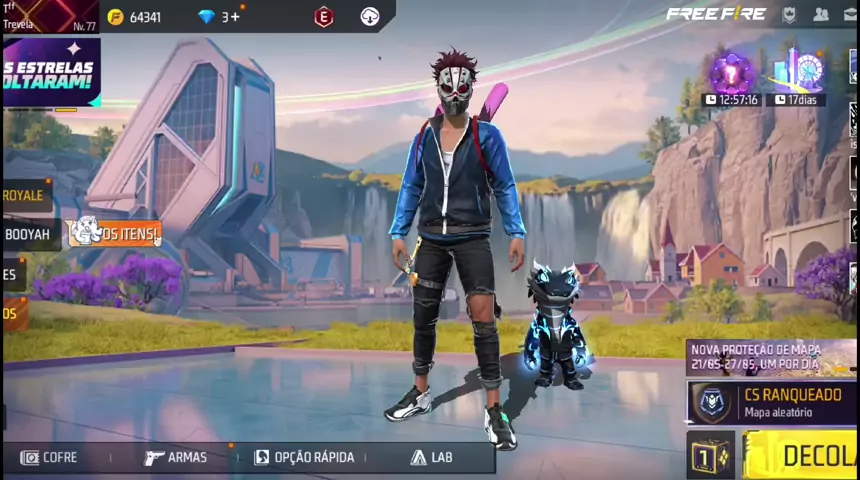Open the Armas weapons menu
Image resolution: width=860 pixels, height=480 pixels.
(176, 457)
